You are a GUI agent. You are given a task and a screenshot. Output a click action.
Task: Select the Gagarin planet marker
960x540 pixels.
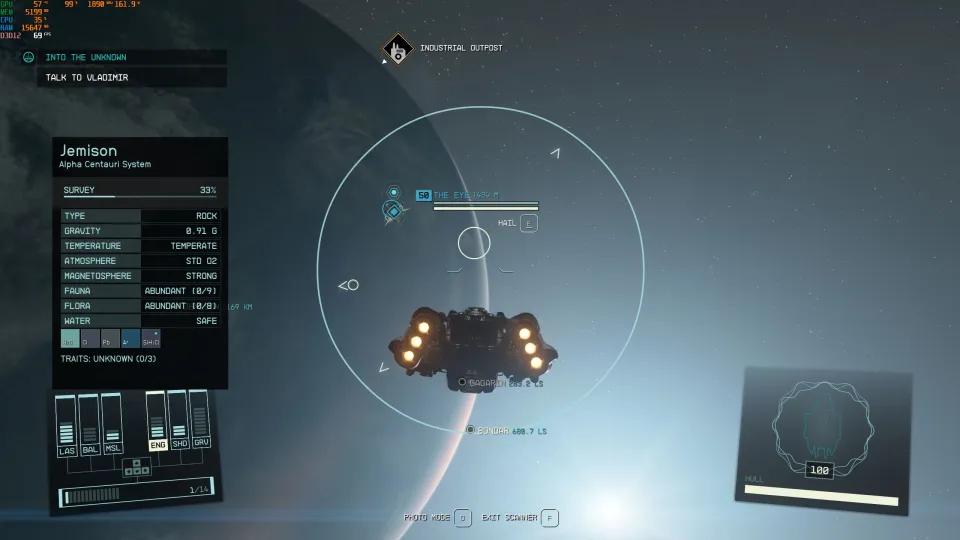(x=462, y=382)
